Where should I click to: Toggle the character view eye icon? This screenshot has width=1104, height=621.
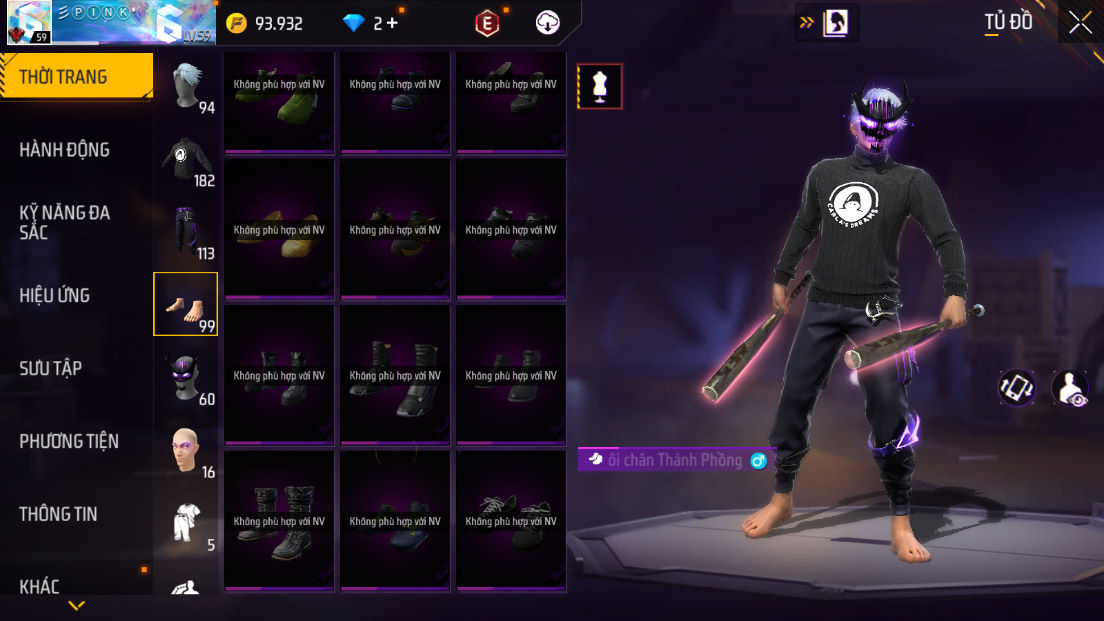coord(1070,388)
